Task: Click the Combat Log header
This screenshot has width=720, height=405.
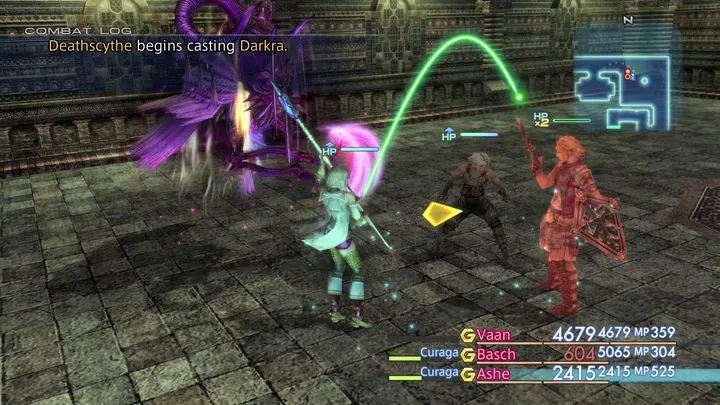Action: tap(66, 31)
